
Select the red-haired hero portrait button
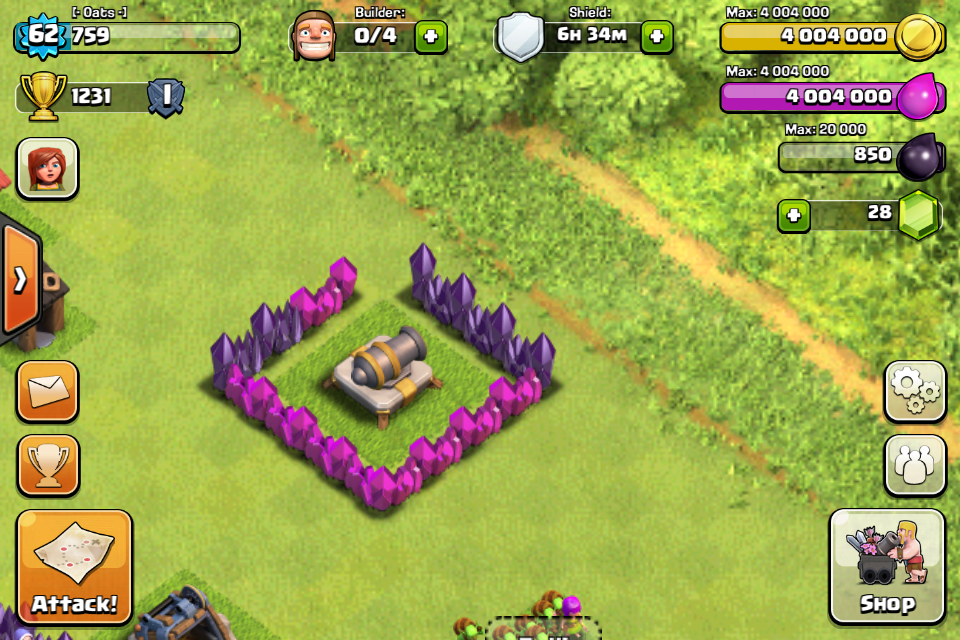pos(47,168)
